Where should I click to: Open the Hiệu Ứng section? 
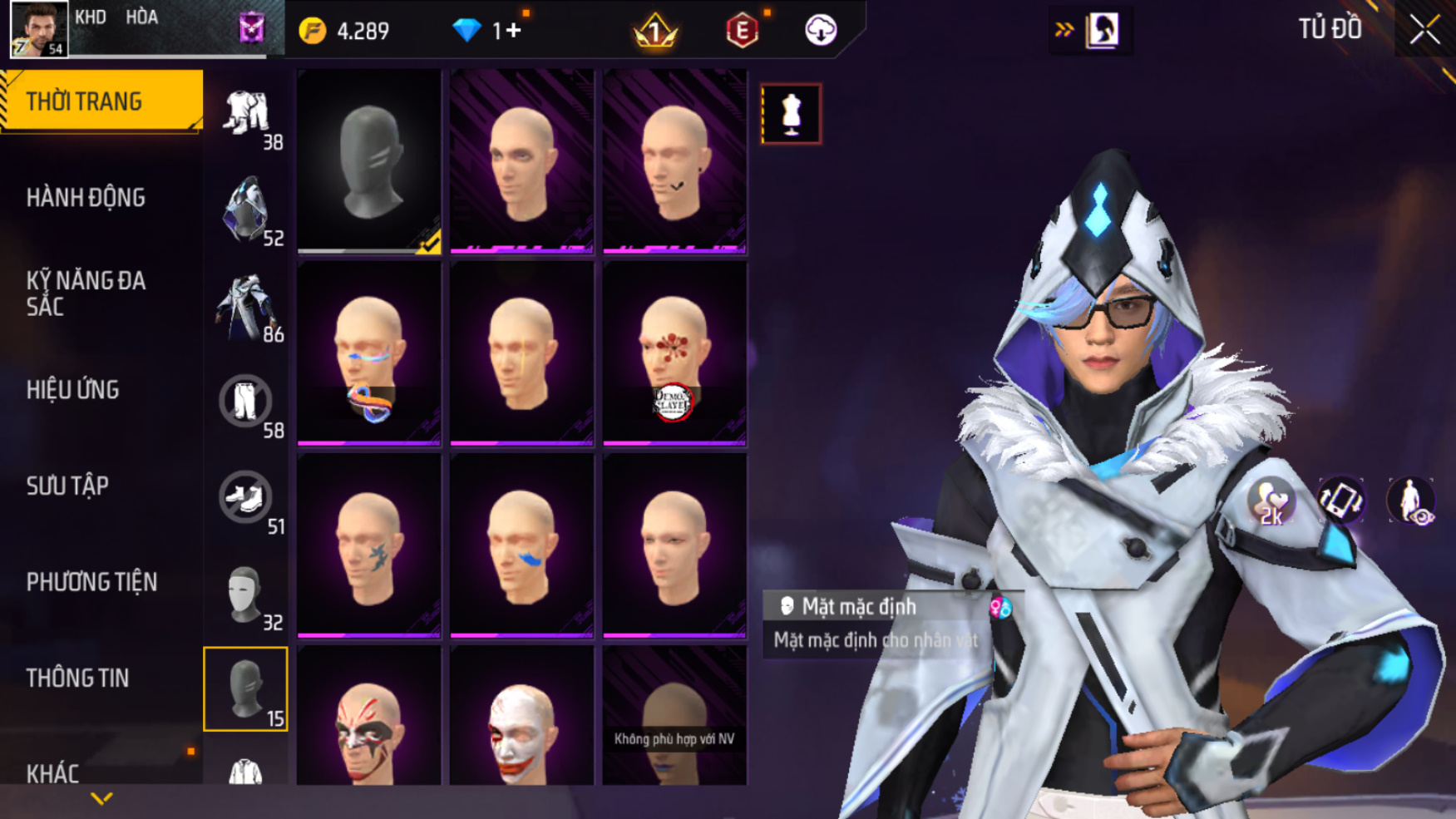[x=73, y=390]
